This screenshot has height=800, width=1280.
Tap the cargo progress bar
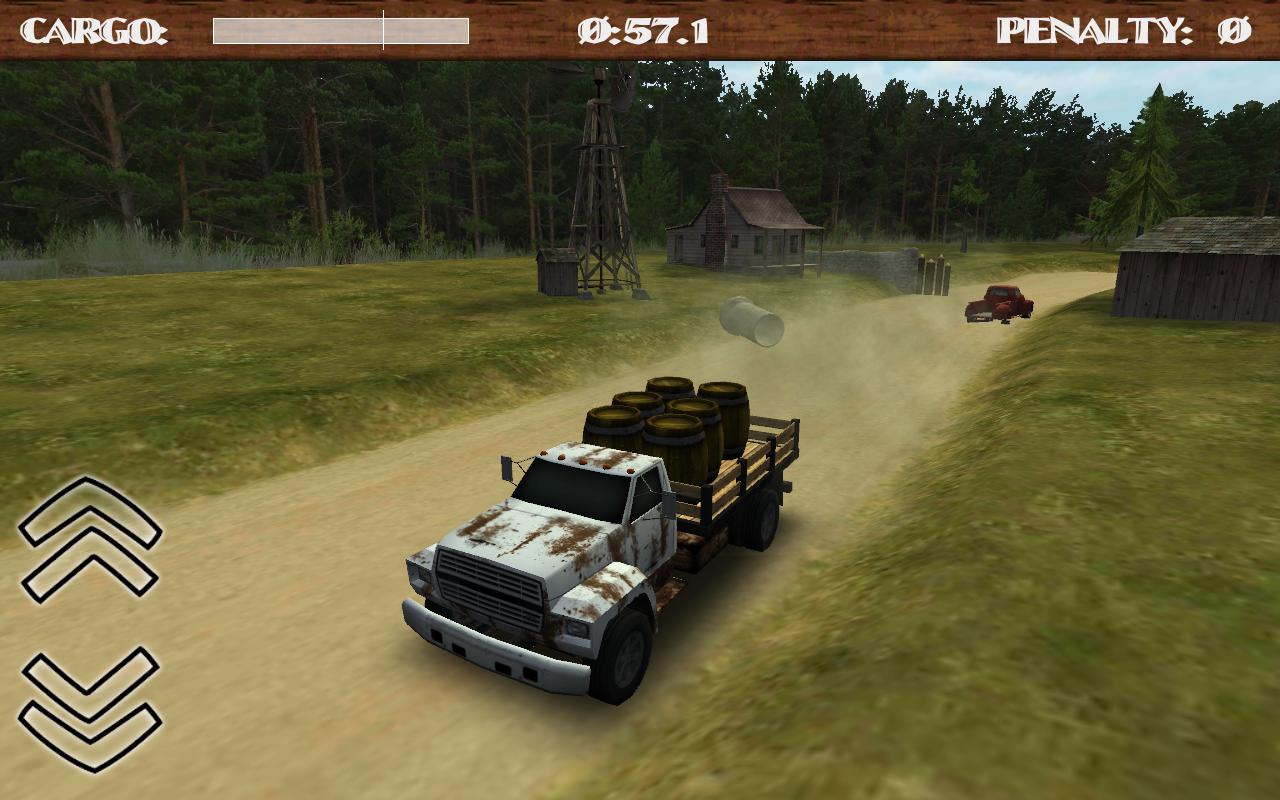click(340, 28)
